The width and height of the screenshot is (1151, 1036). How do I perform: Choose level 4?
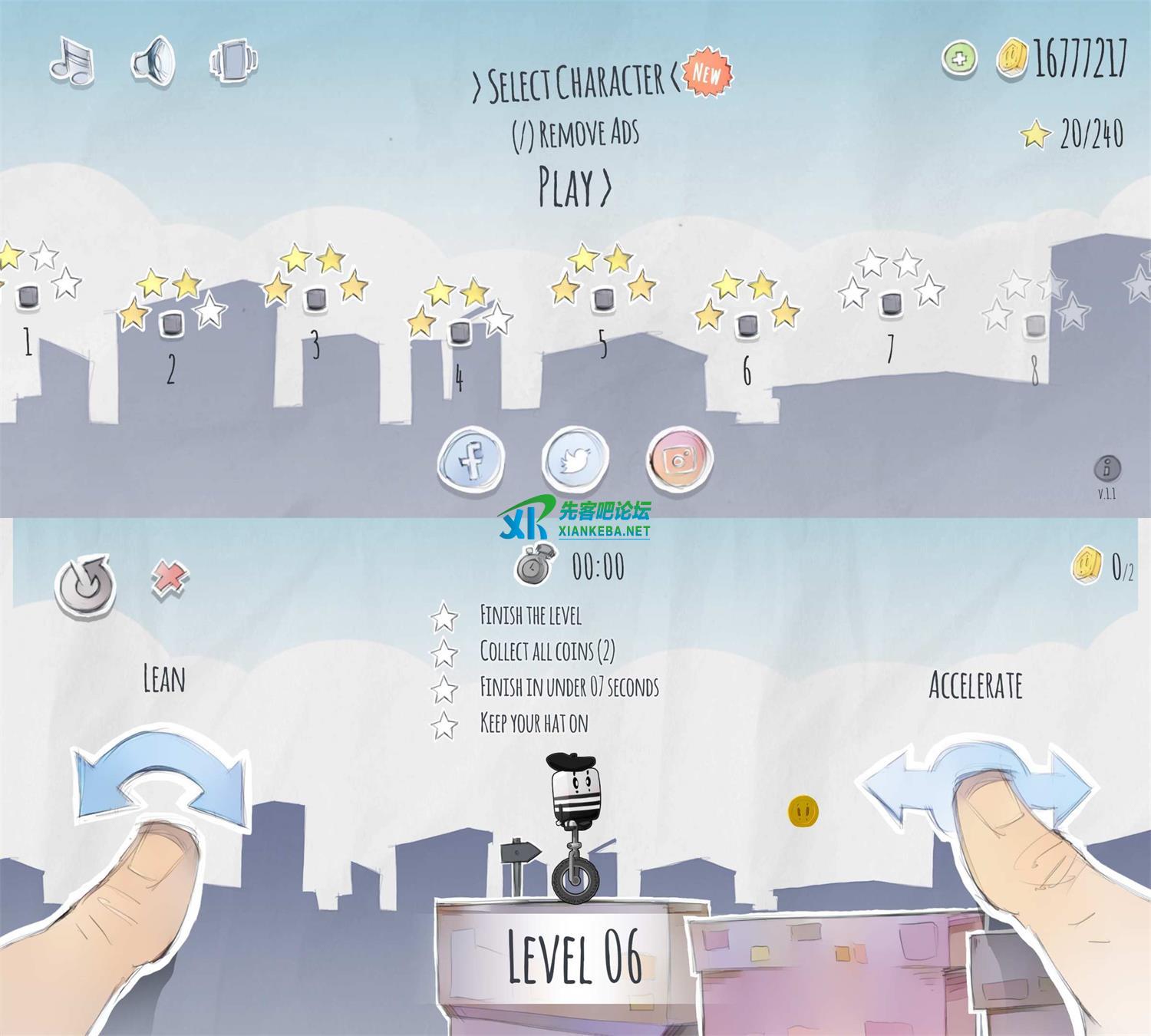(x=459, y=333)
